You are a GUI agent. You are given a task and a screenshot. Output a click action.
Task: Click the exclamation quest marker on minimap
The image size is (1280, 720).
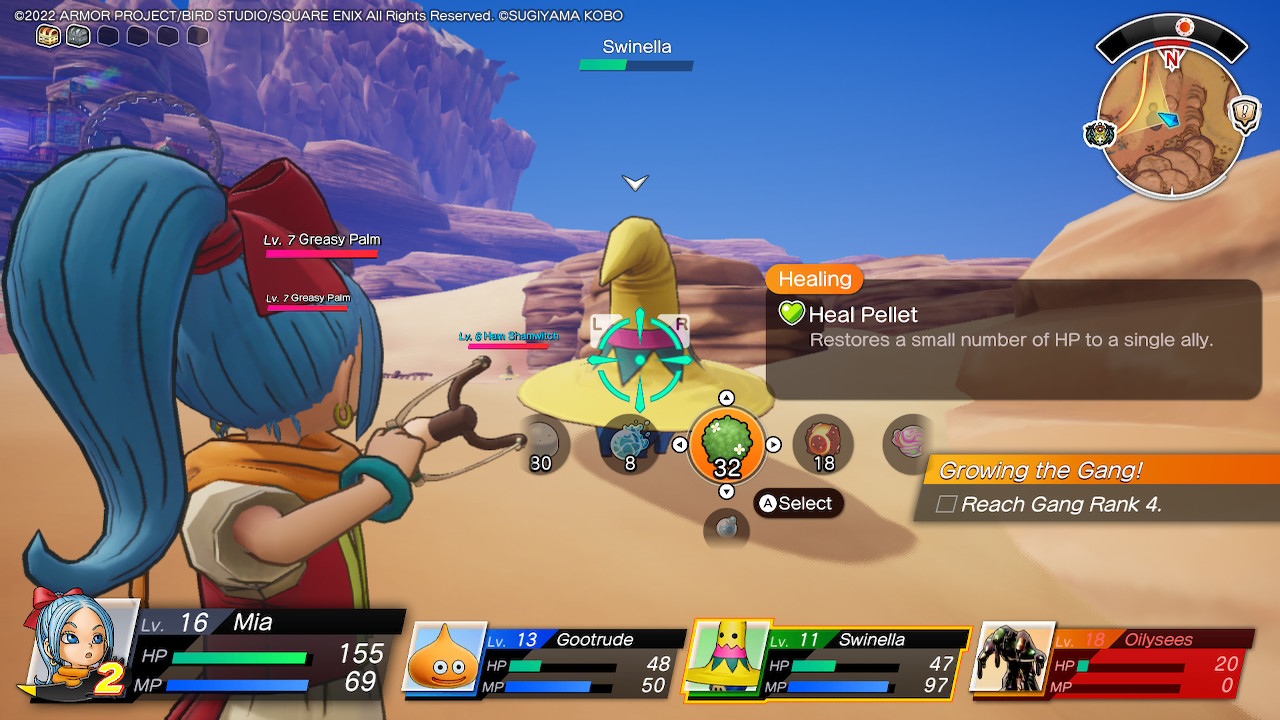click(x=1245, y=111)
